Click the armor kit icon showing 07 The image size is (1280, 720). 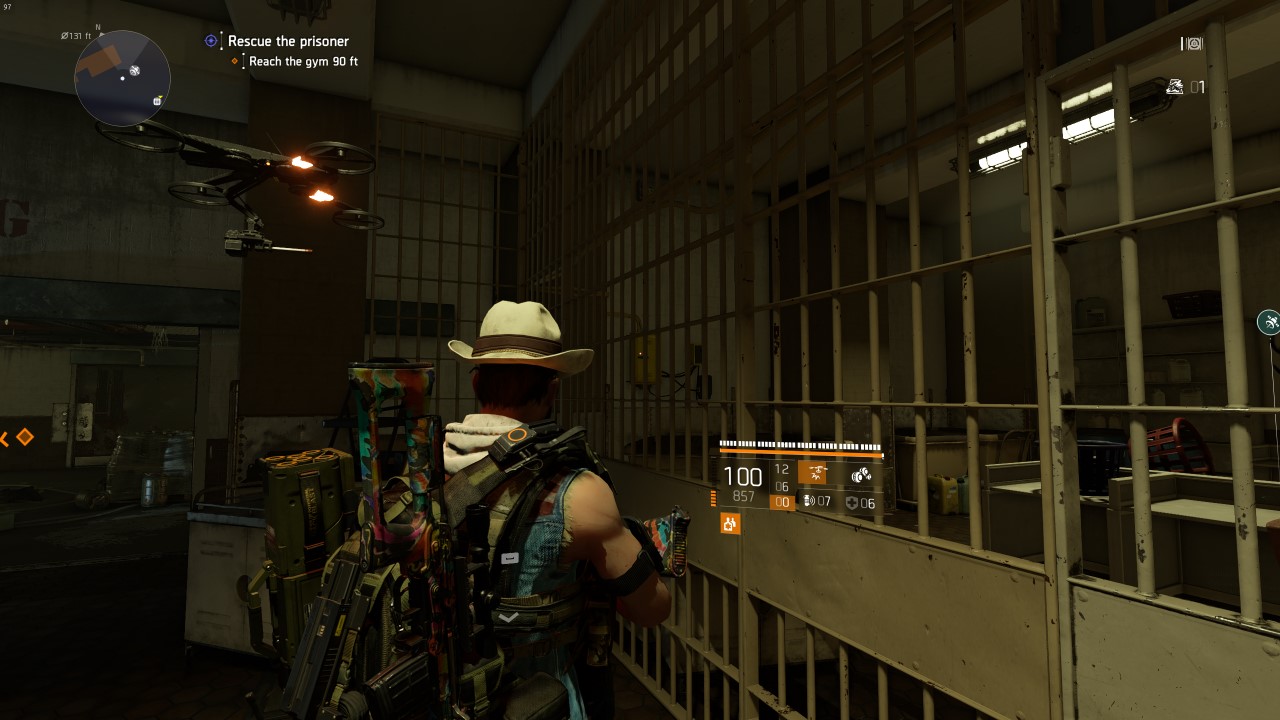click(810, 502)
